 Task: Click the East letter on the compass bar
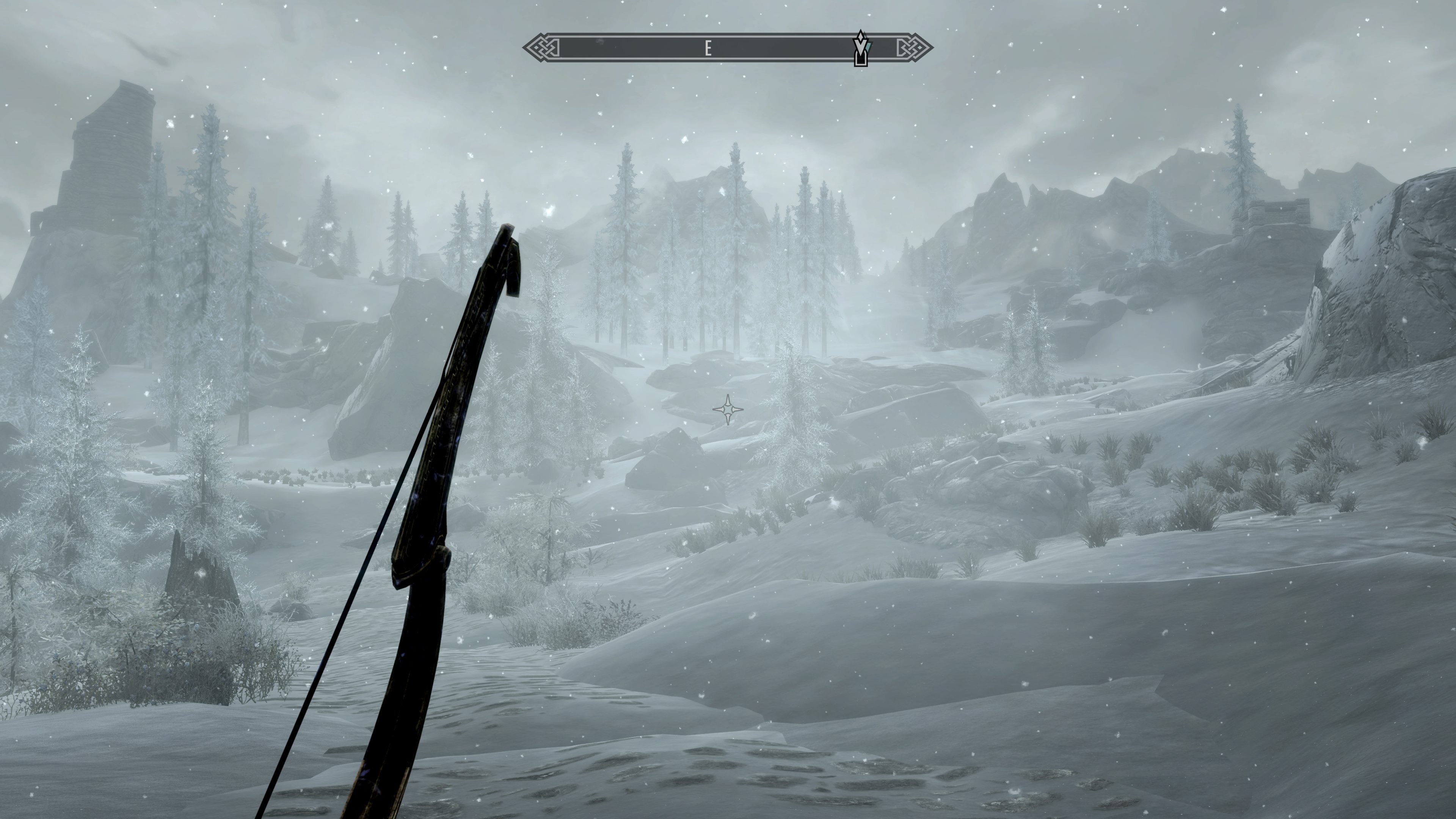coord(708,49)
